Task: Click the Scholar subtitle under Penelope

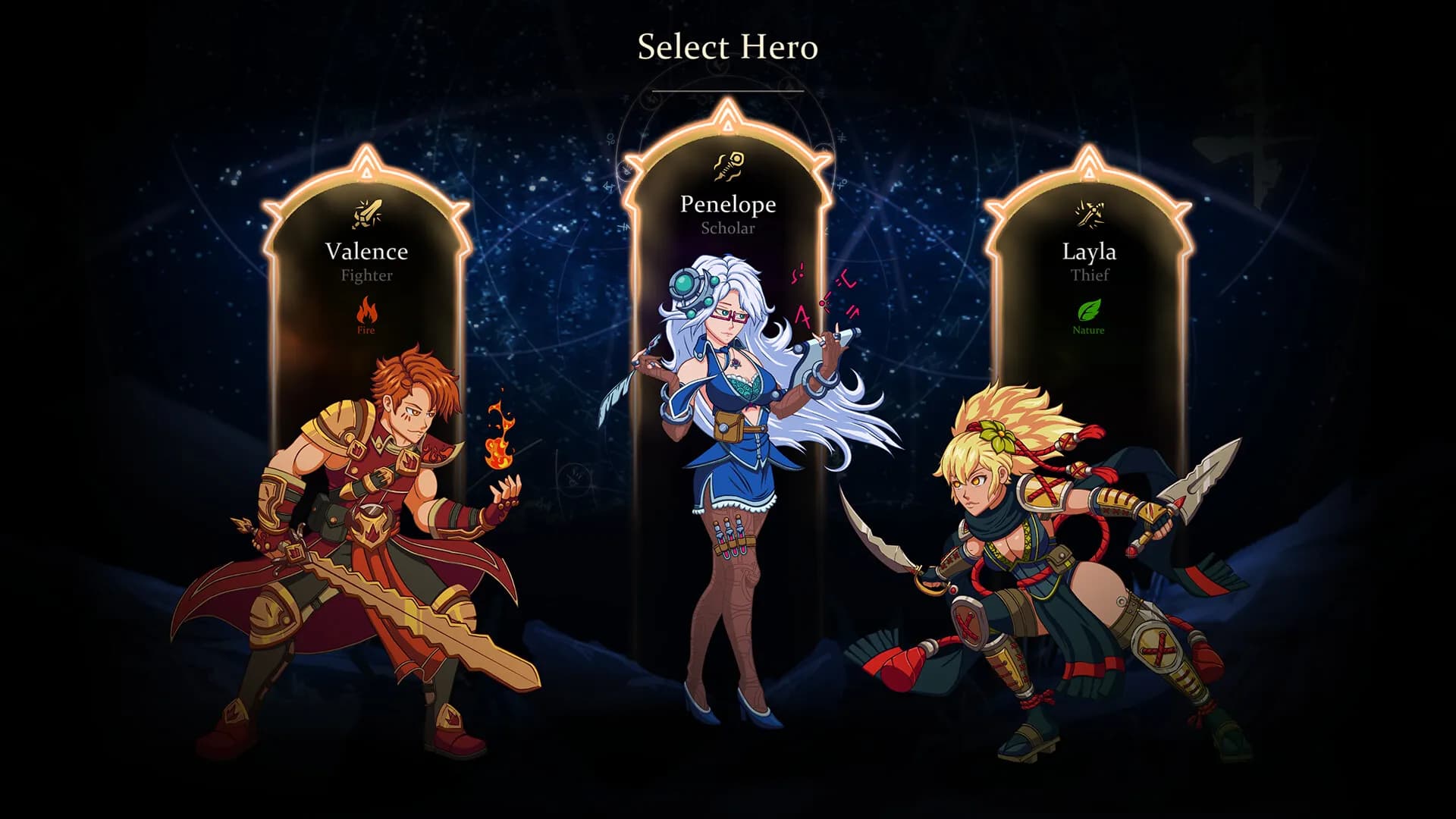Action: (x=727, y=227)
